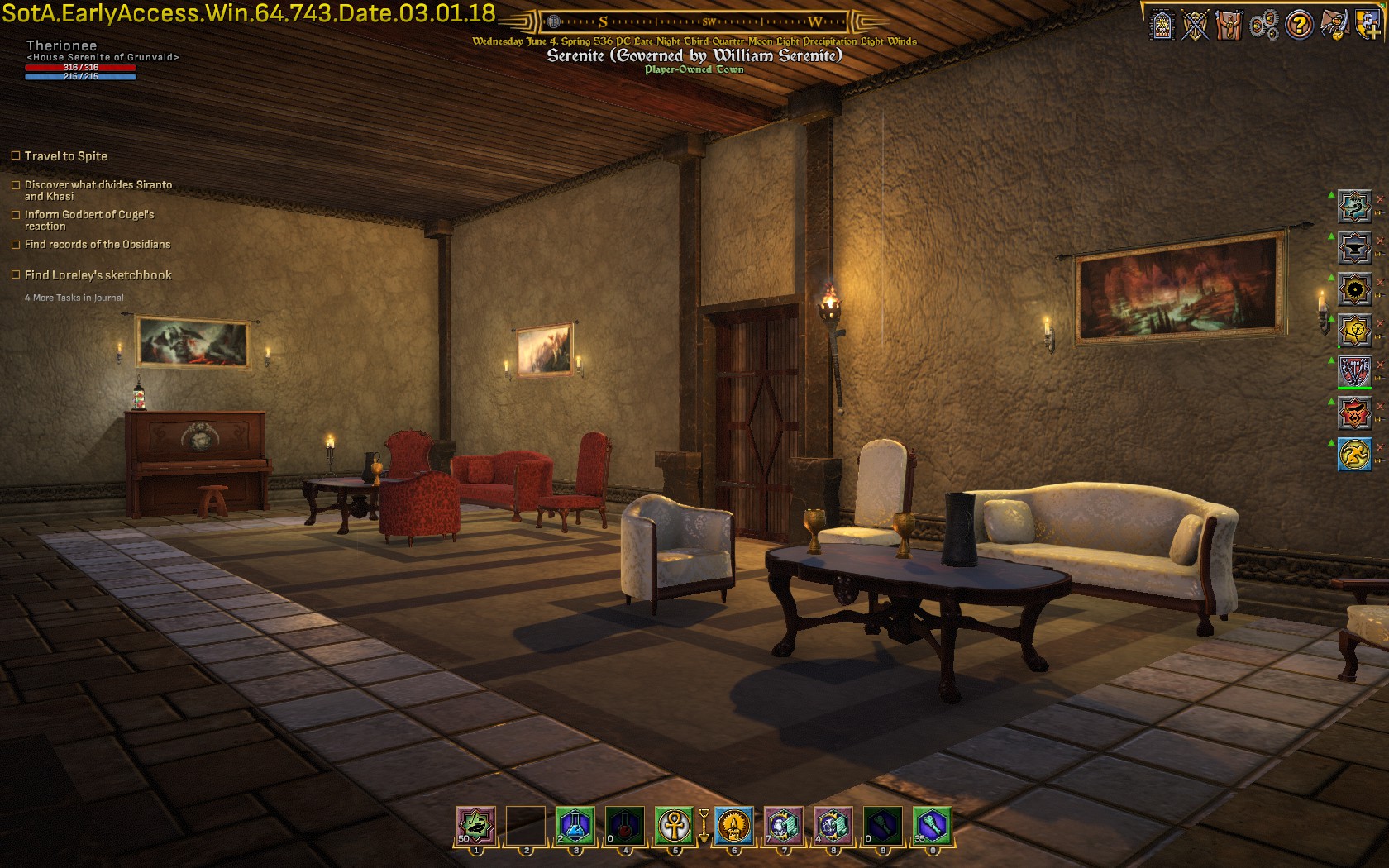This screenshot has width=1389, height=868.
Task: Open the crossed swords and shield menu
Action: [x=1196, y=25]
